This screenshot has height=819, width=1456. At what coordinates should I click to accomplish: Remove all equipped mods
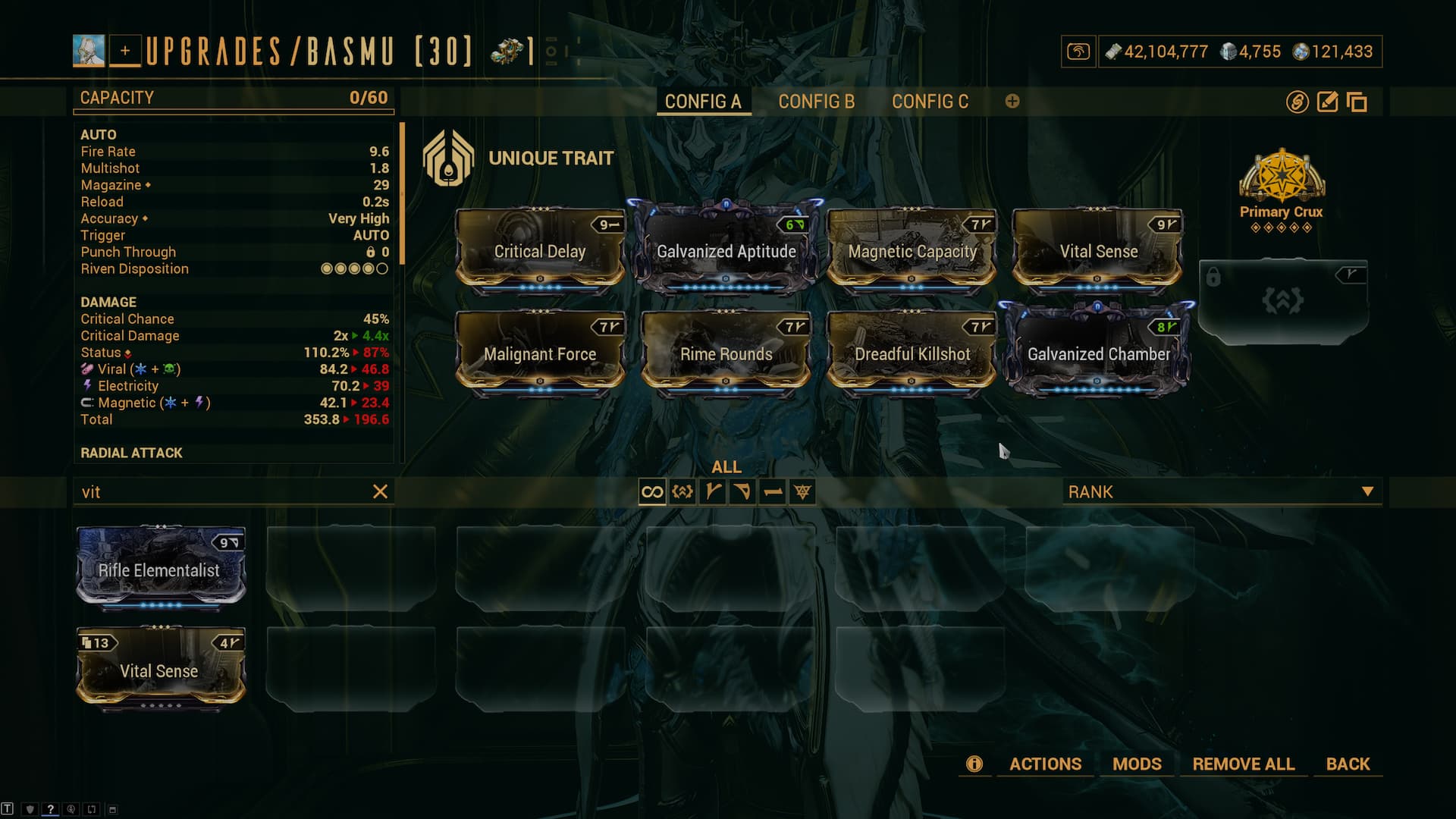(1243, 764)
